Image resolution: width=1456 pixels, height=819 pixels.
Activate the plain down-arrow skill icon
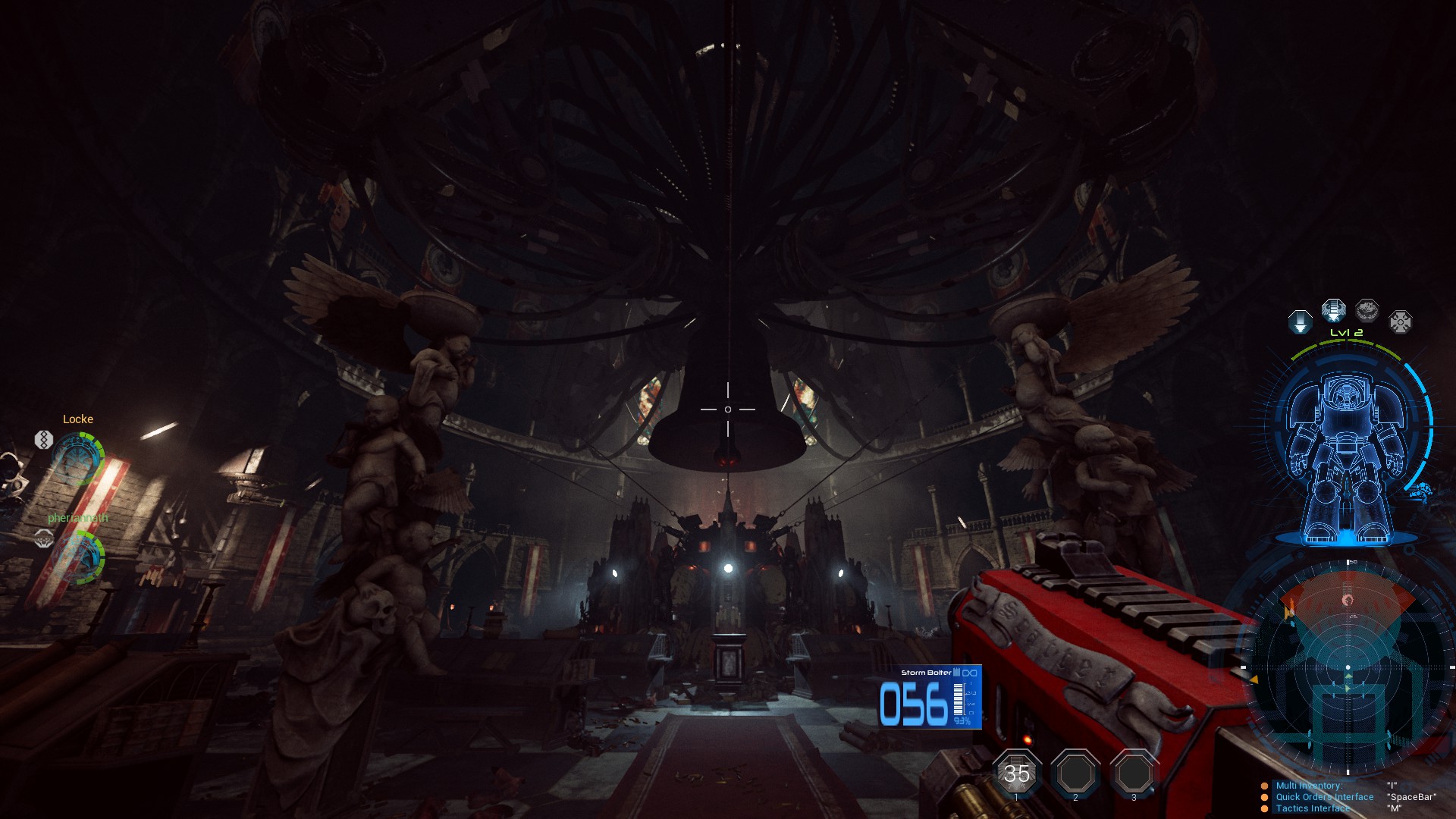[1300, 322]
